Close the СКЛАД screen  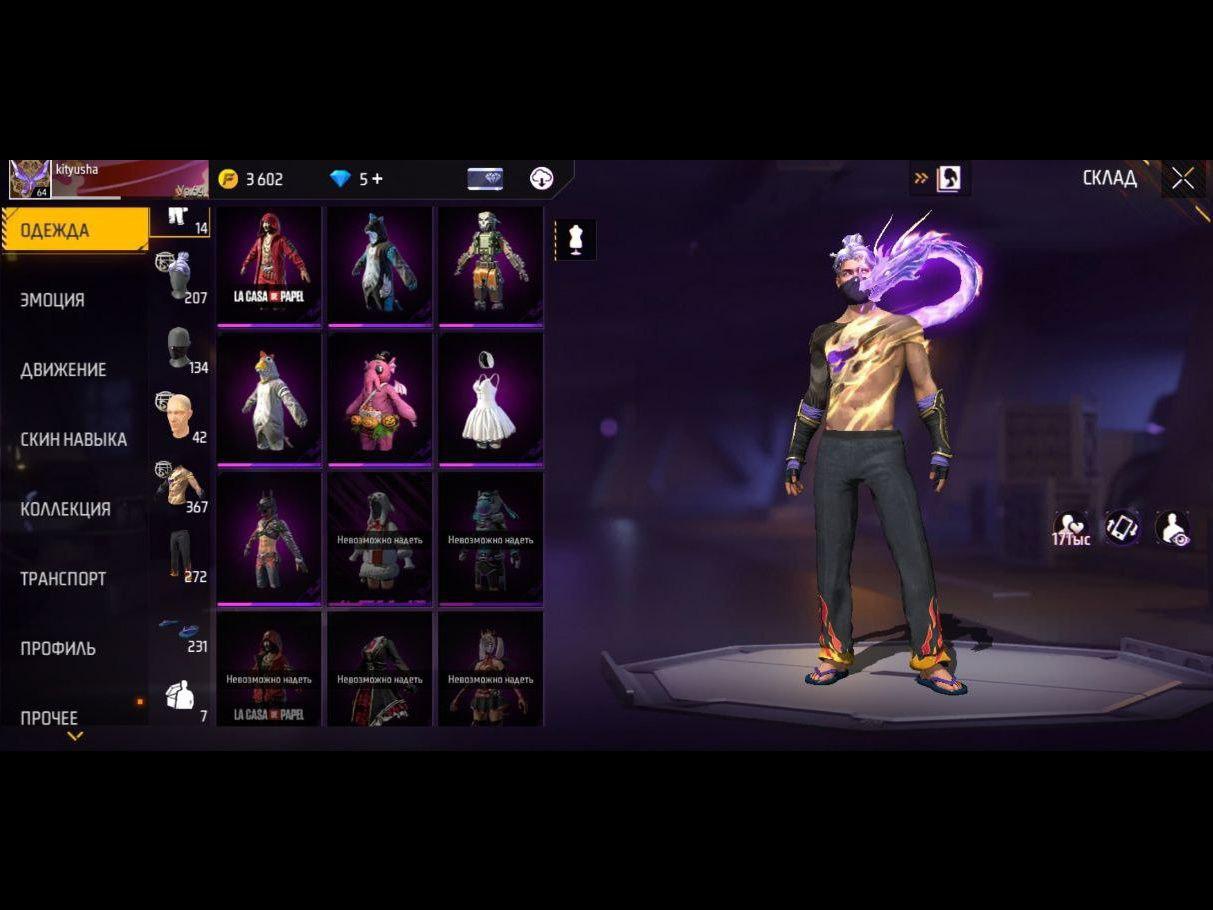coord(1183,179)
